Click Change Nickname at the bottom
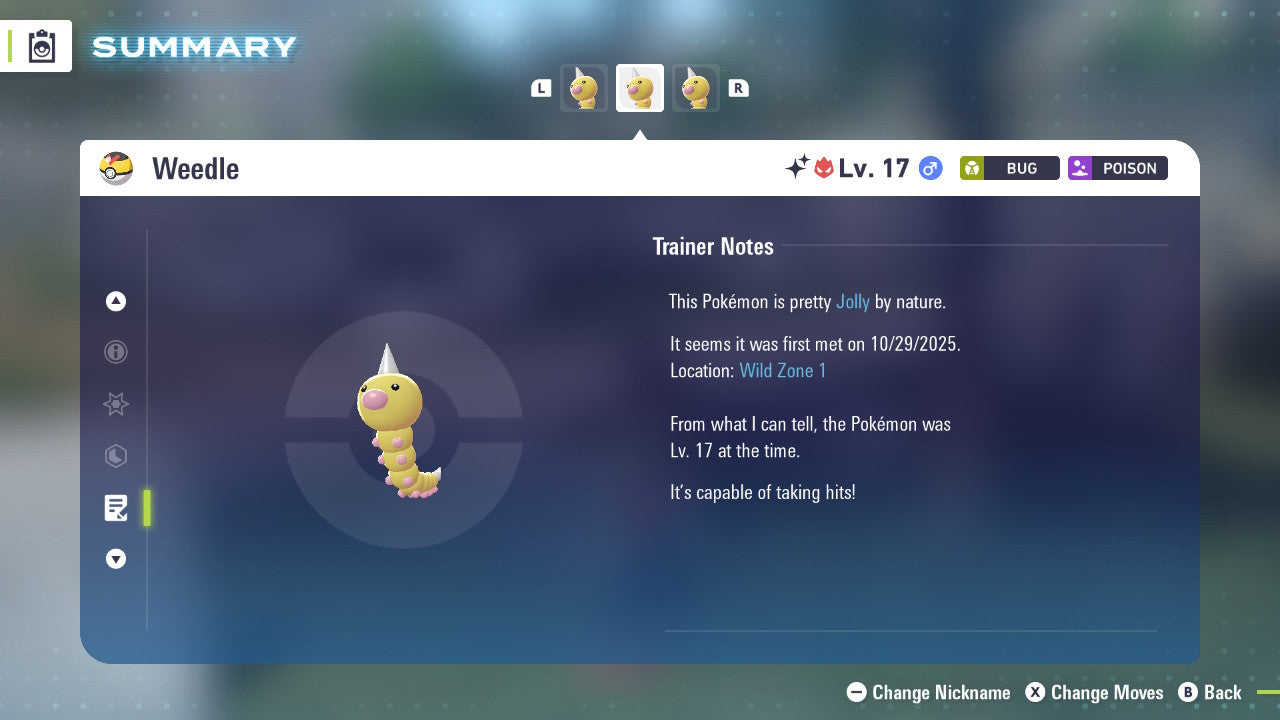This screenshot has height=720, width=1280. pyautogui.click(x=928, y=692)
